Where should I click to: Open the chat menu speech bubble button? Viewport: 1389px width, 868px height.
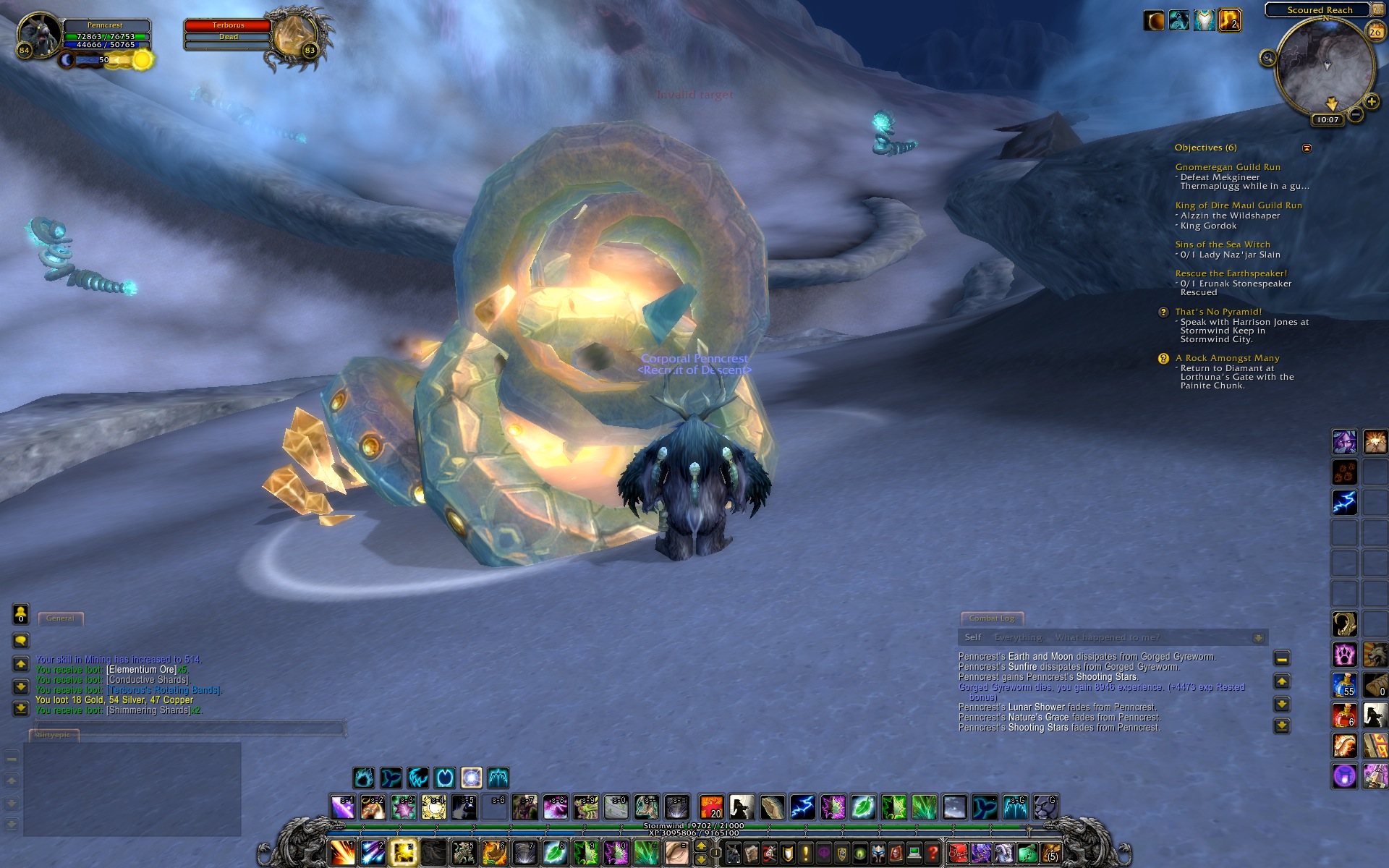pos(21,640)
